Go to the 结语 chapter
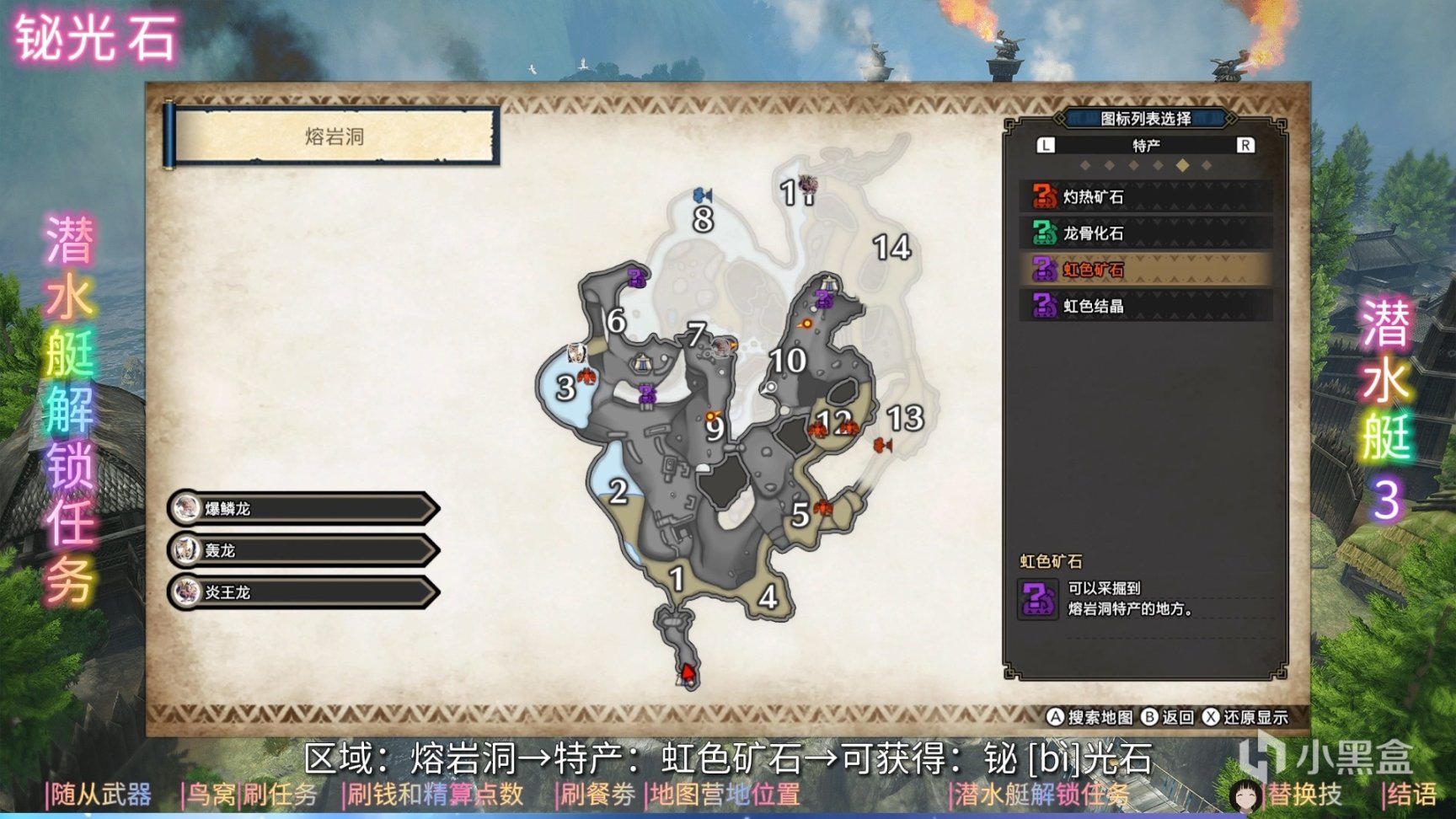 (x=1411, y=795)
